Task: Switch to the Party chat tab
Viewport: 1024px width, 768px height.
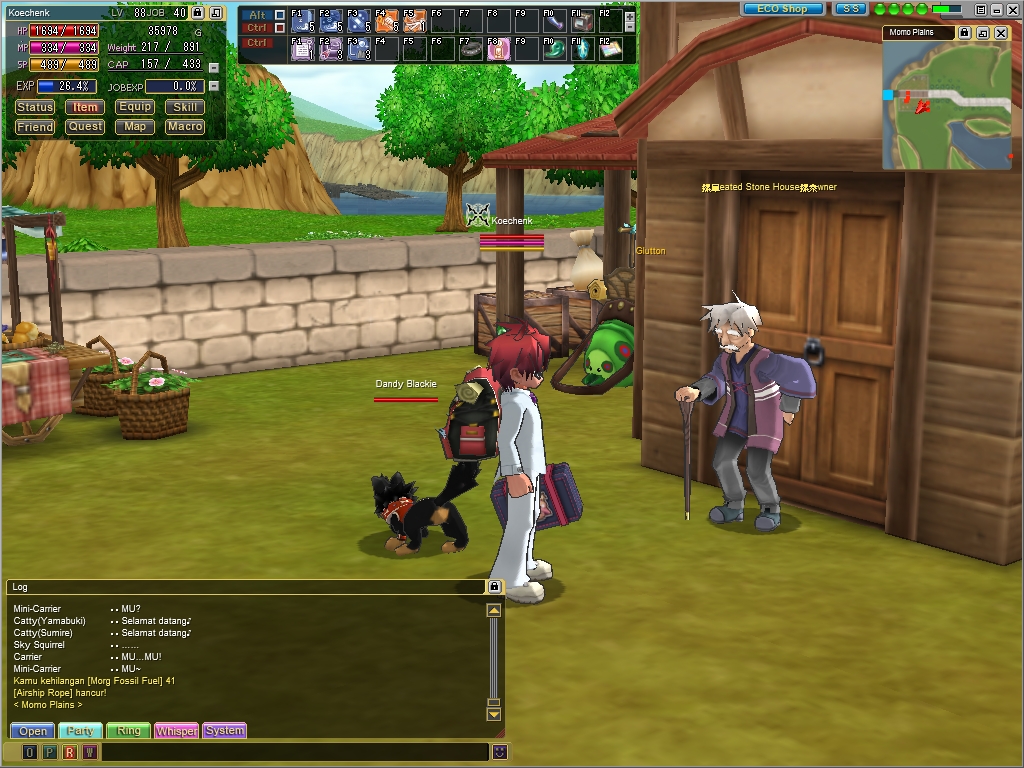Action: tap(80, 731)
